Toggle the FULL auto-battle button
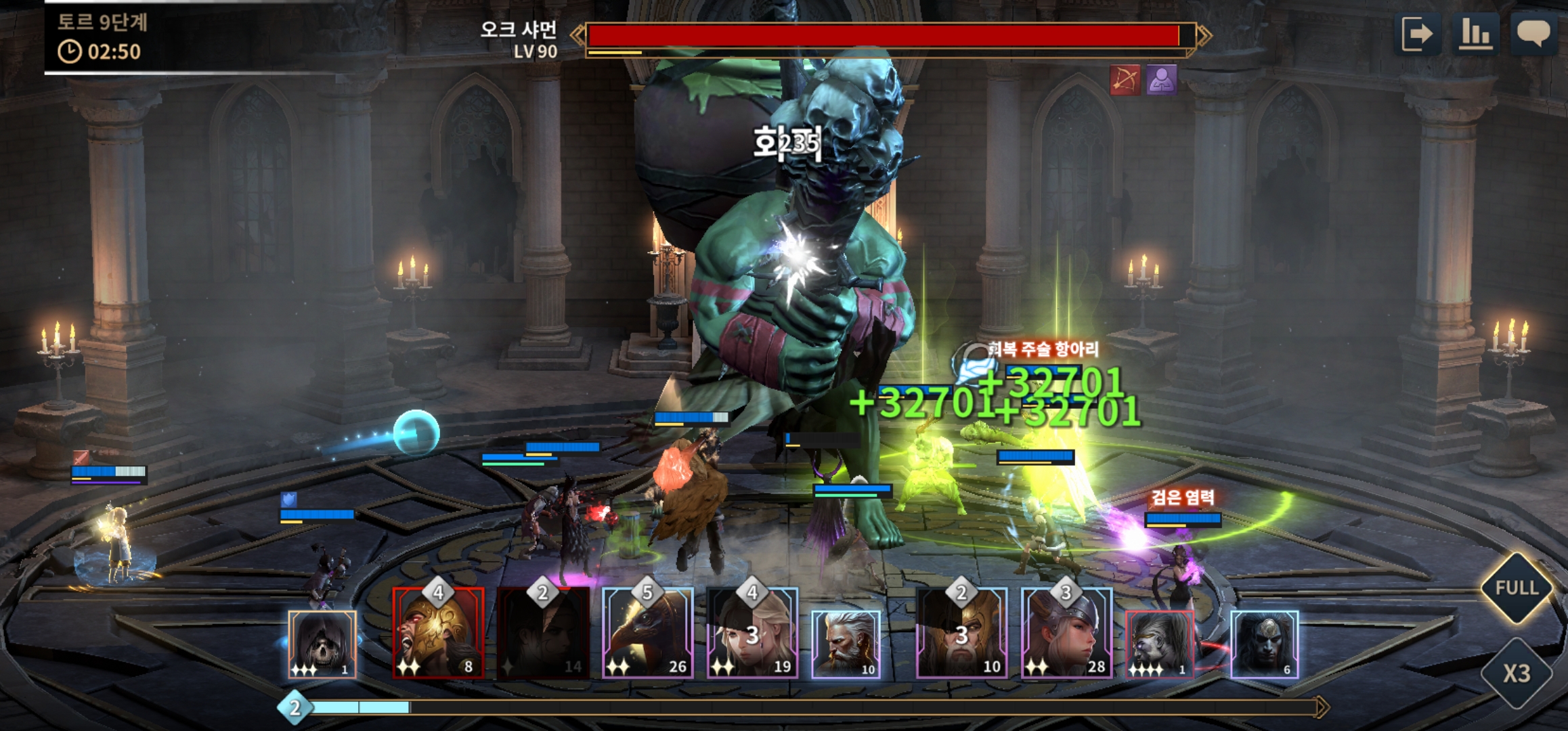The height and width of the screenshot is (731, 1568). (x=1517, y=588)
